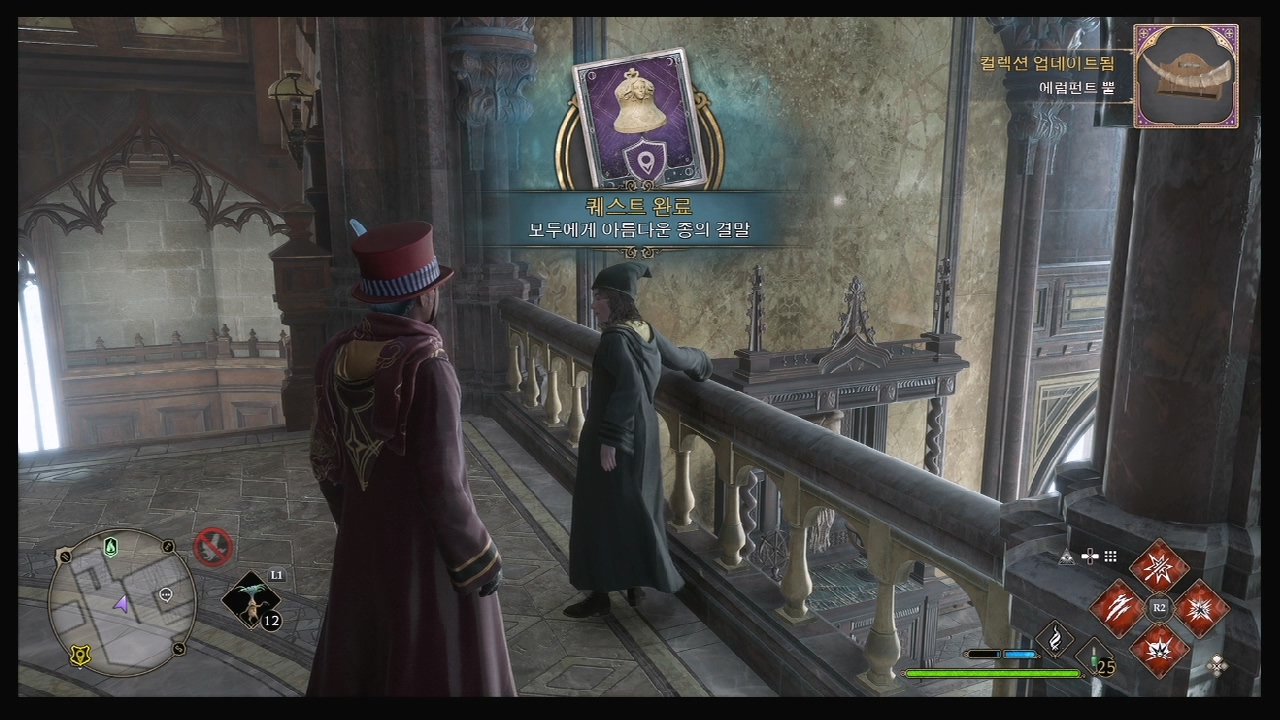
Task: Select the green Floo flame marker on minimap
Action: pos(111,547)
